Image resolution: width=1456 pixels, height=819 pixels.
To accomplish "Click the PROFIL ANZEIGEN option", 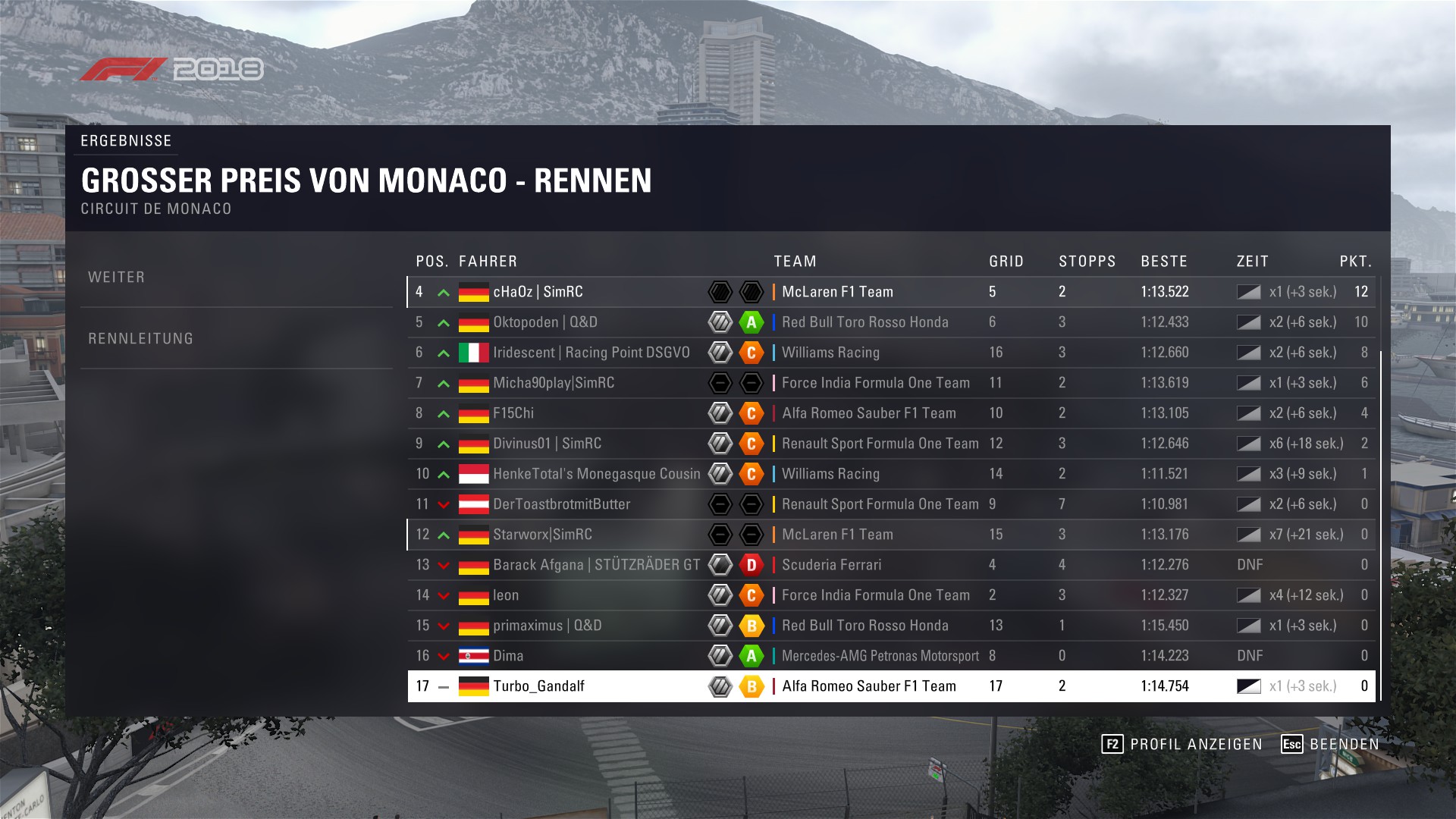I will coord(1182,744).
